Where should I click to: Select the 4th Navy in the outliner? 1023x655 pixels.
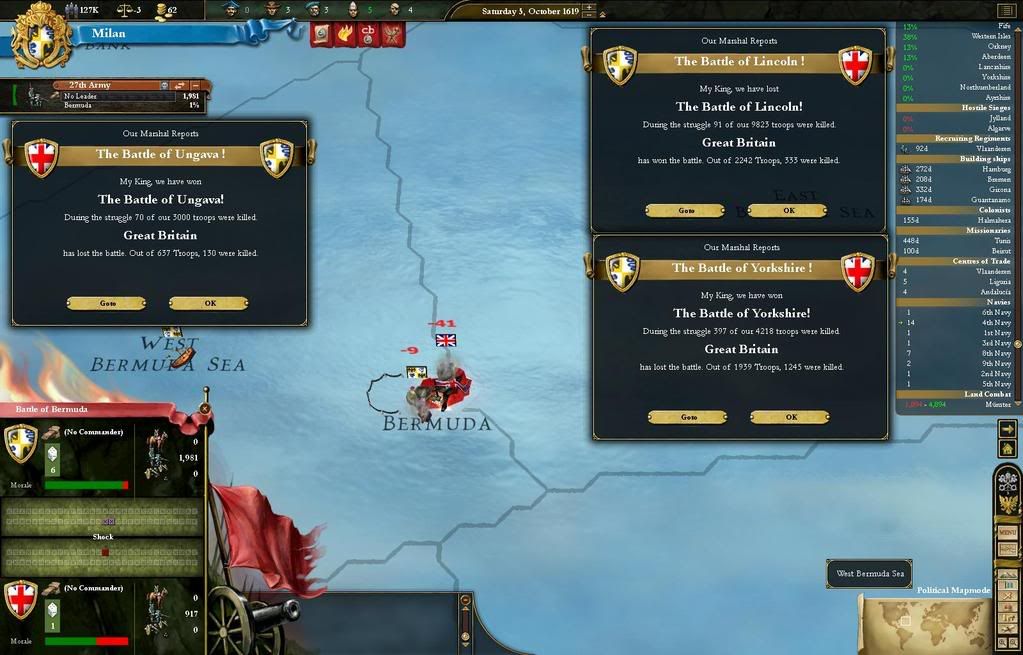coord(996,323)
